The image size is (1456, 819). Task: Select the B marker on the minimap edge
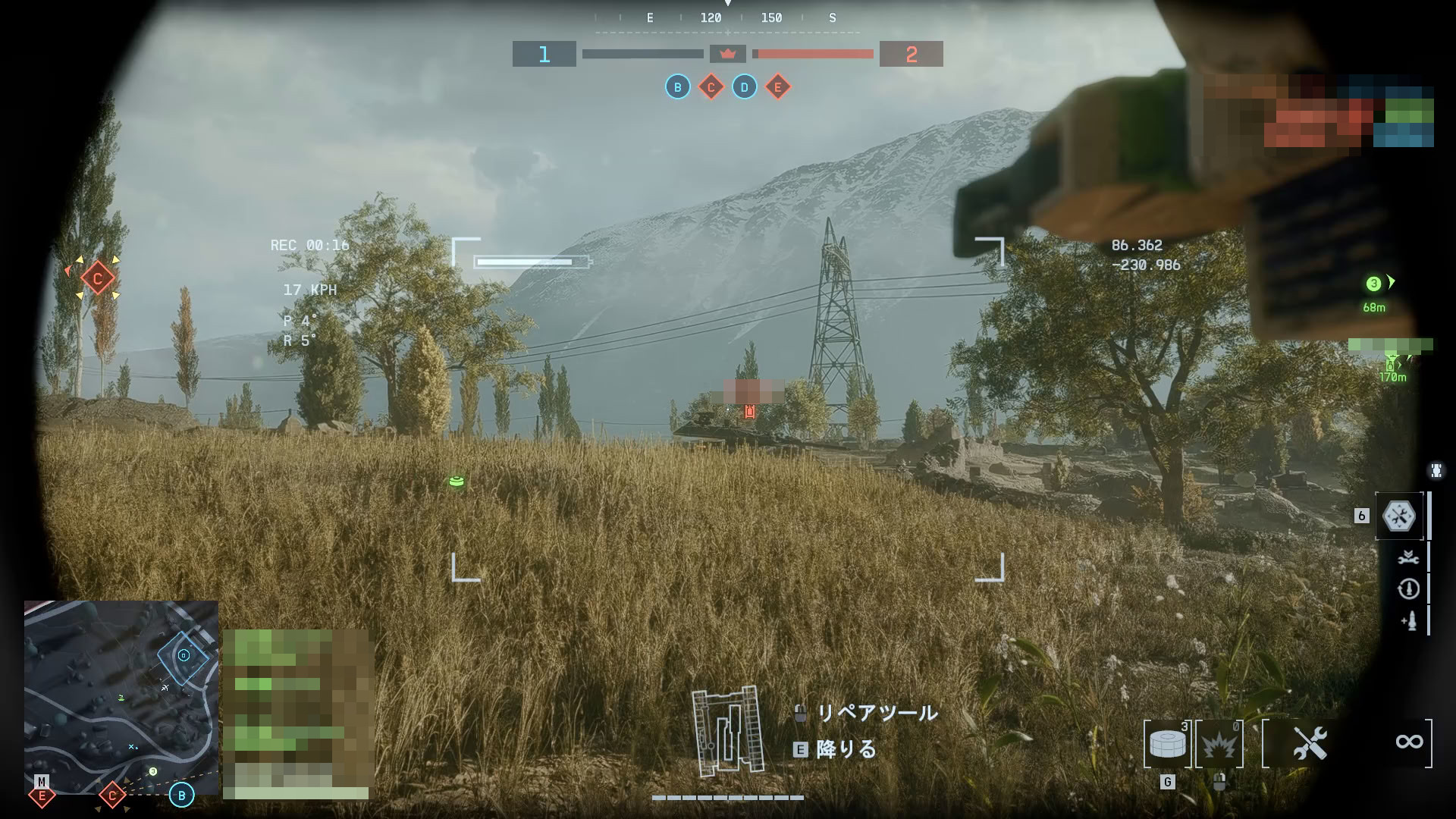coord(181,795)
